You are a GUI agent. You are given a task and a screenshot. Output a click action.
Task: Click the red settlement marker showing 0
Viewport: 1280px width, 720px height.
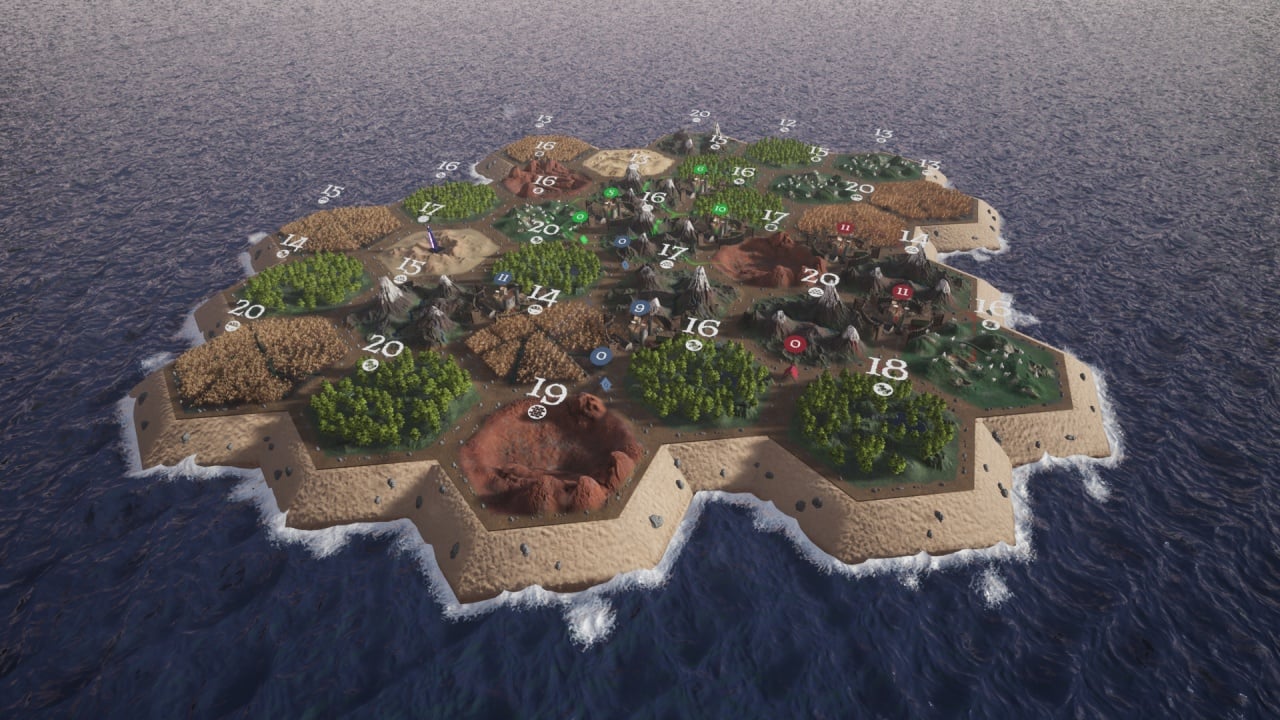(x=795, y=343)
